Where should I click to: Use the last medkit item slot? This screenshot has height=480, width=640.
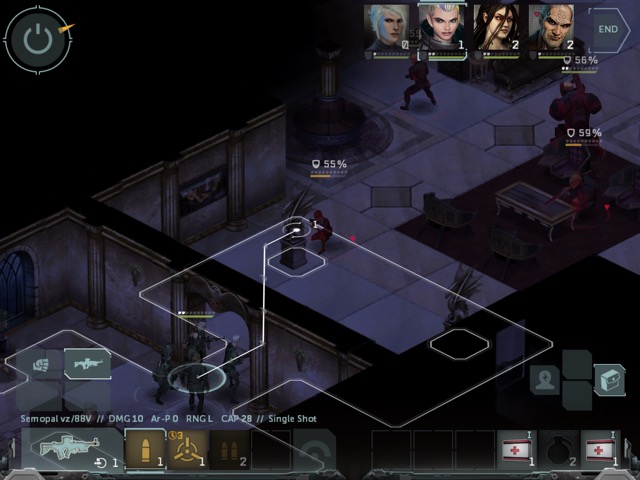(601, 449)
